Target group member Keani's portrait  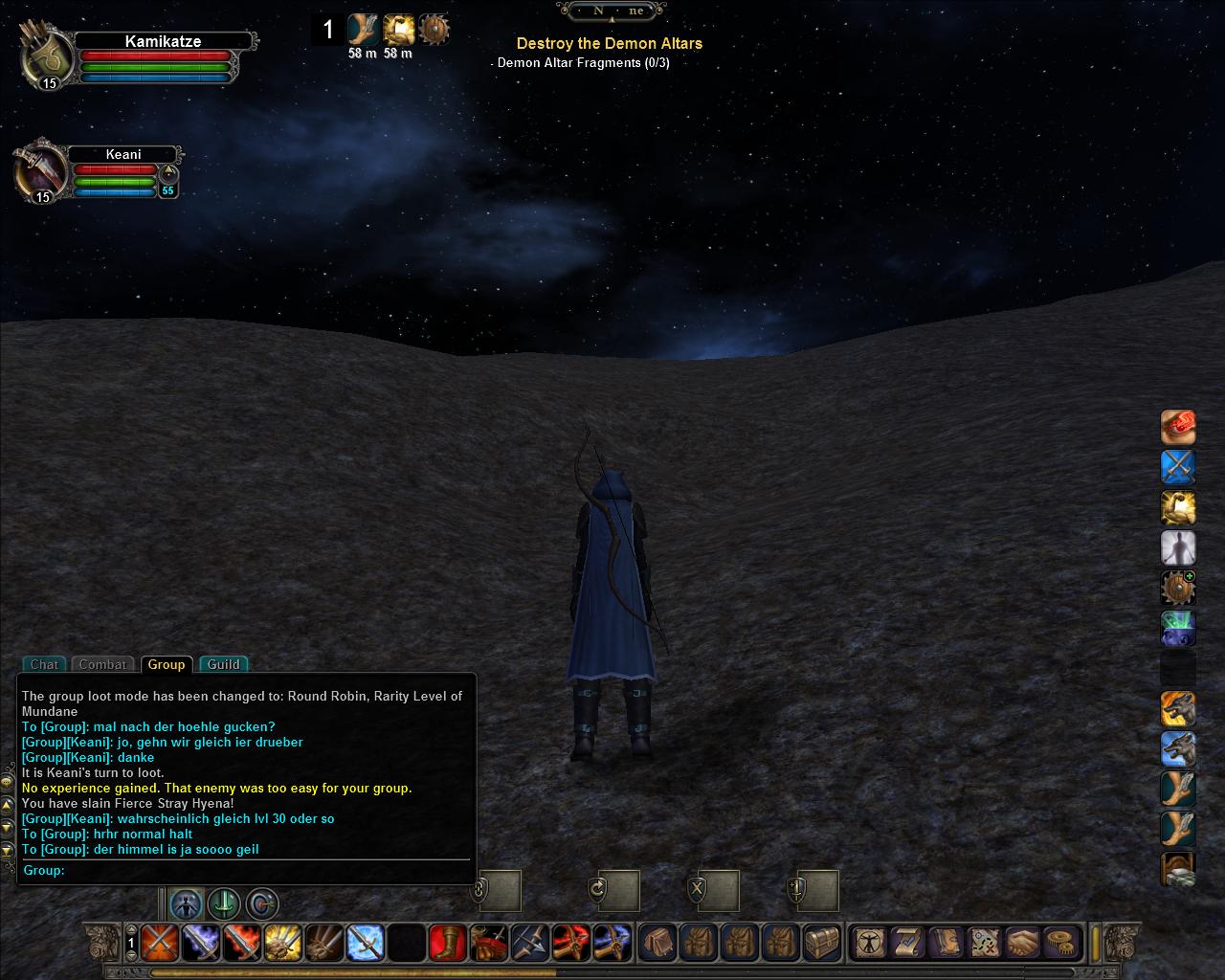pyautogui.click(x=40, y=172)
